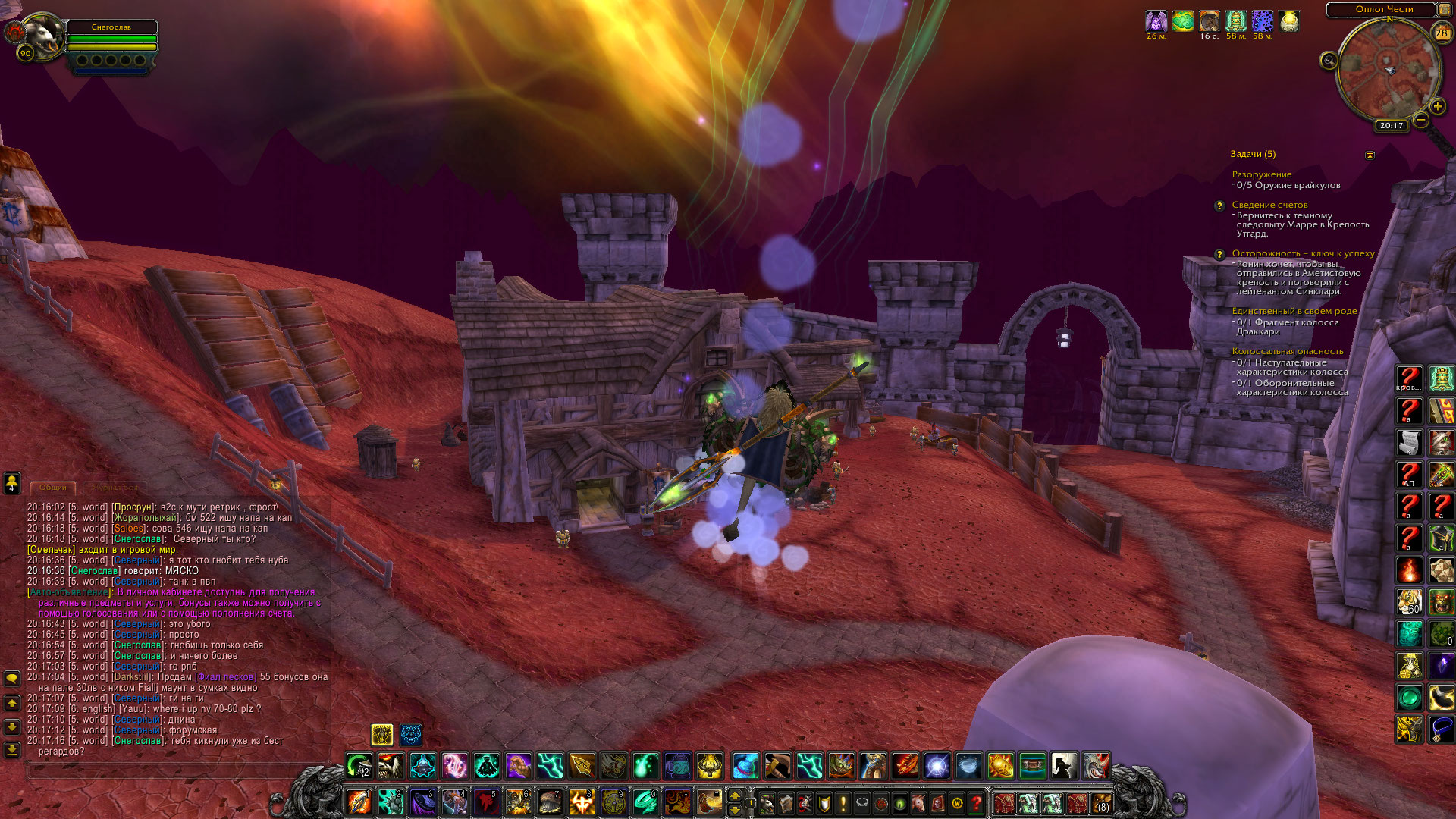The image size is (1456, 819).
Task: Click the yellow exclamation quest log button
Action: point(843,802)
